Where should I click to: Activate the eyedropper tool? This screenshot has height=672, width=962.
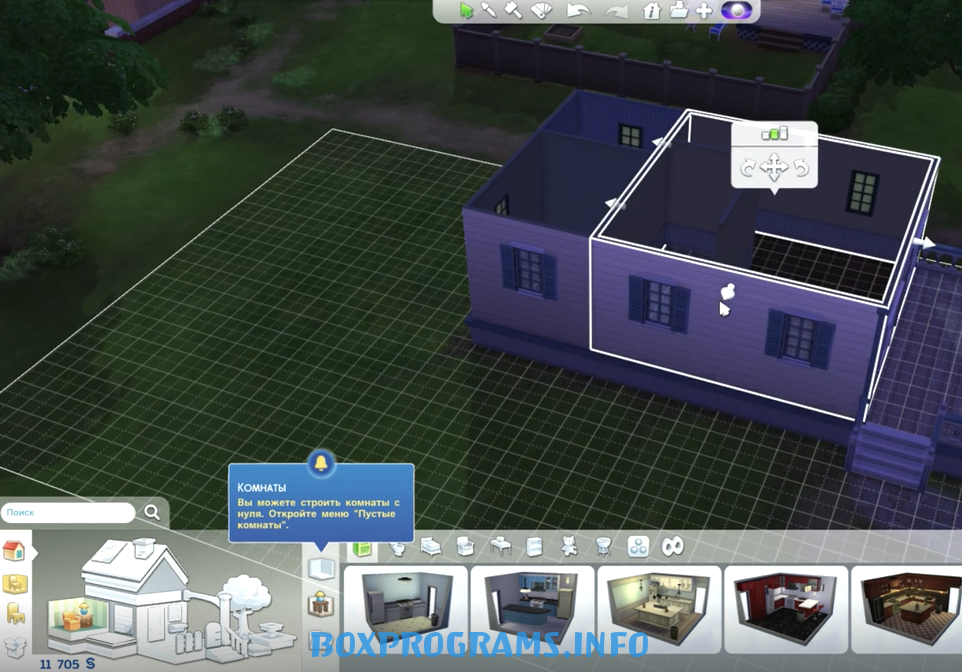click(490, 11)
